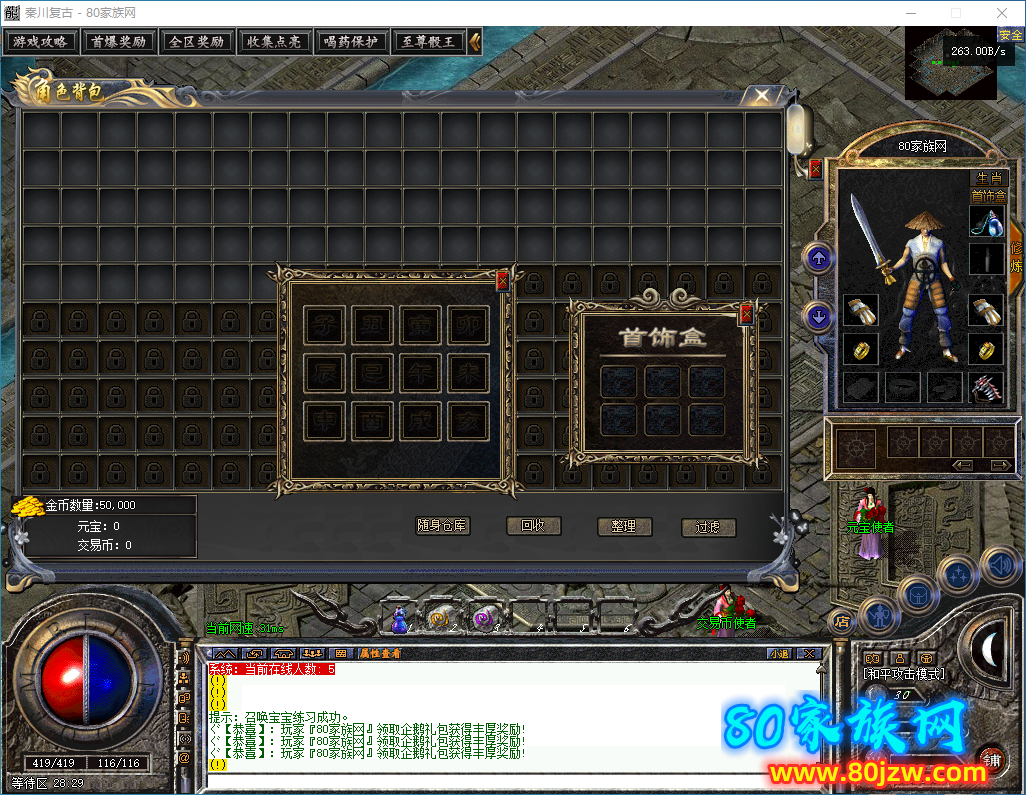
Task: Close the 首饰盒 jewelry box panel
Action: tap(746, 315)
